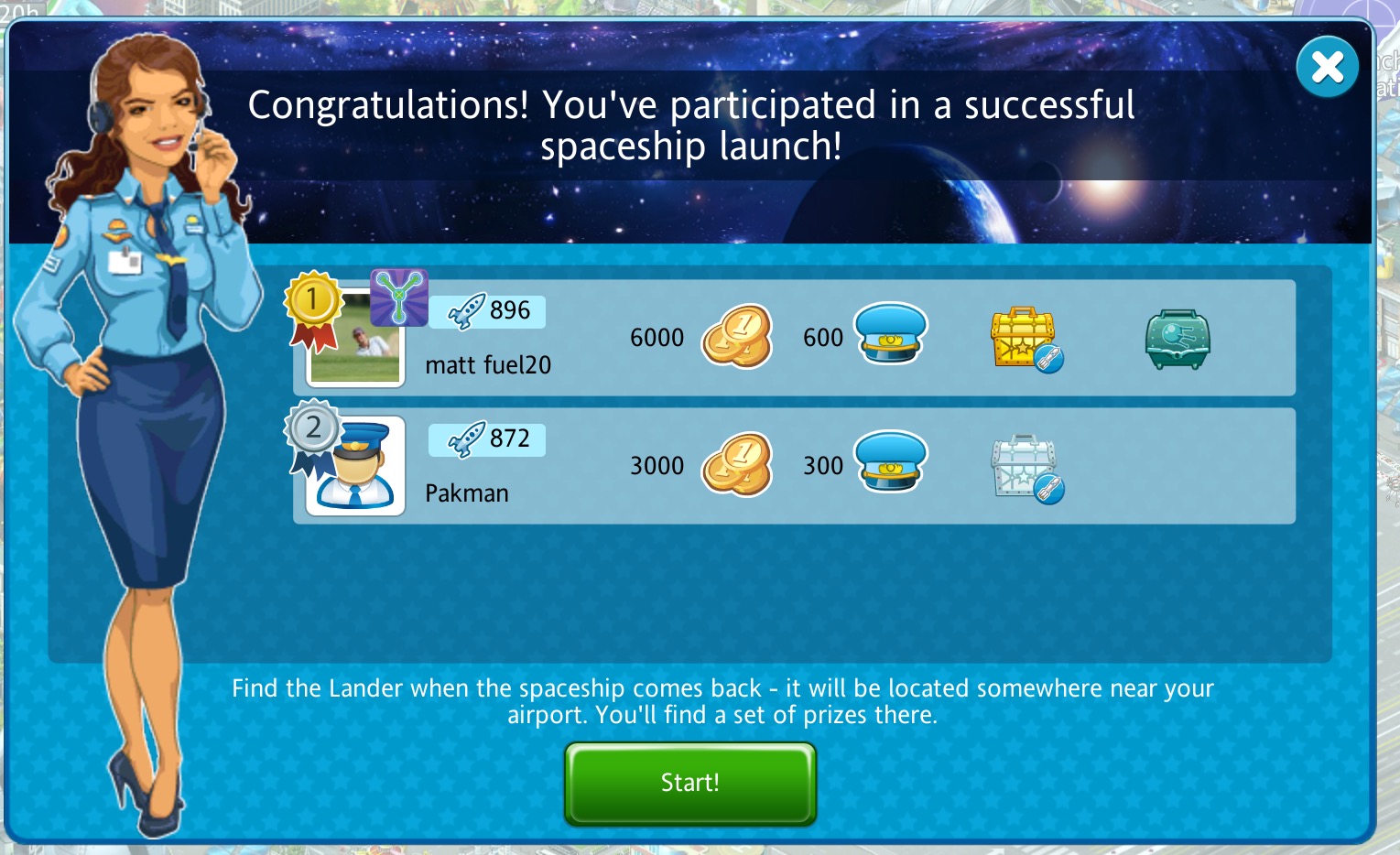Viewport: 1400px width, 855px height.
Task: Select Pakman's pilot avatar
Action: (355, 467)
